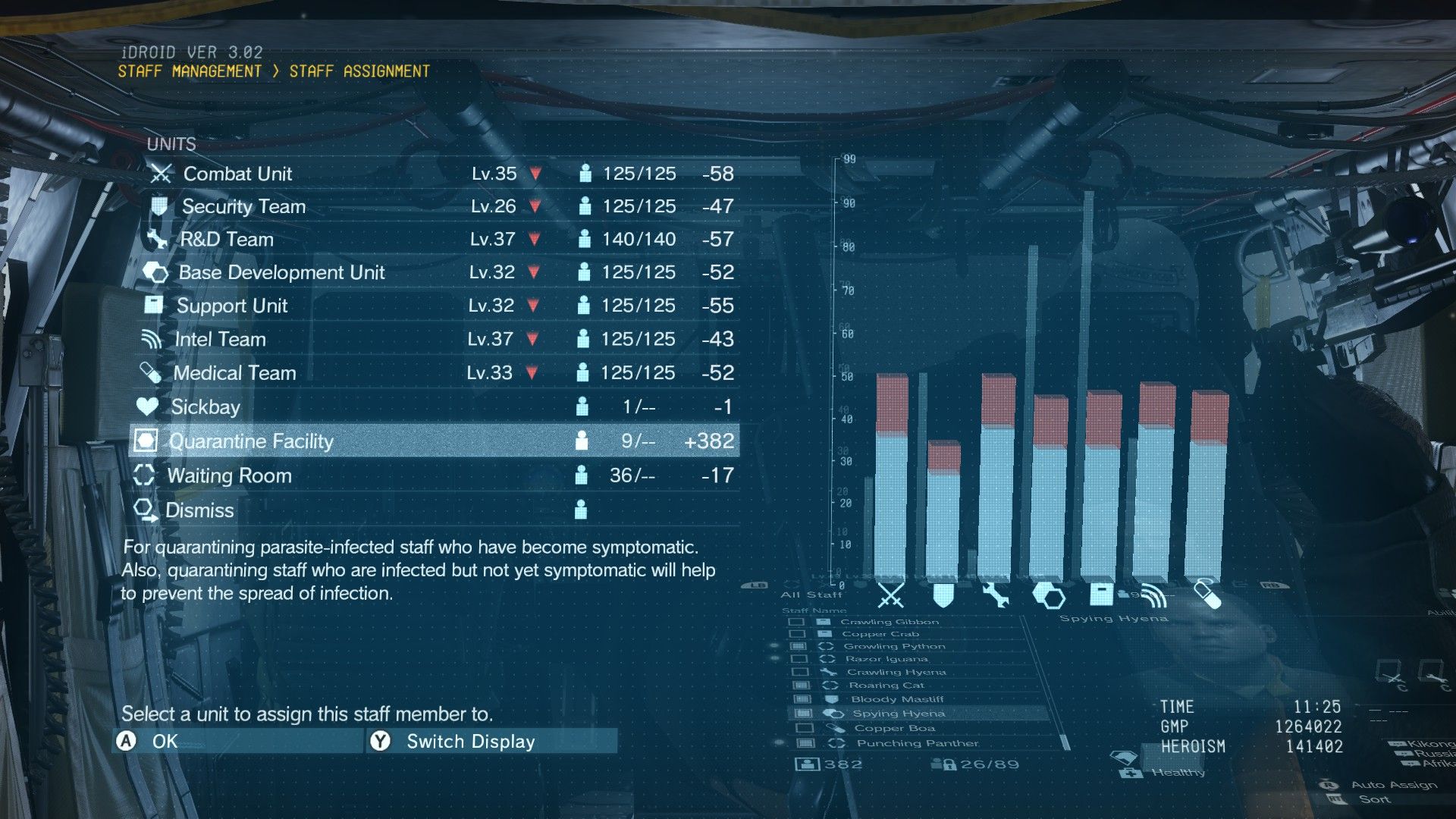Select Combat Unit from the units list

click(x=238, y=174)
